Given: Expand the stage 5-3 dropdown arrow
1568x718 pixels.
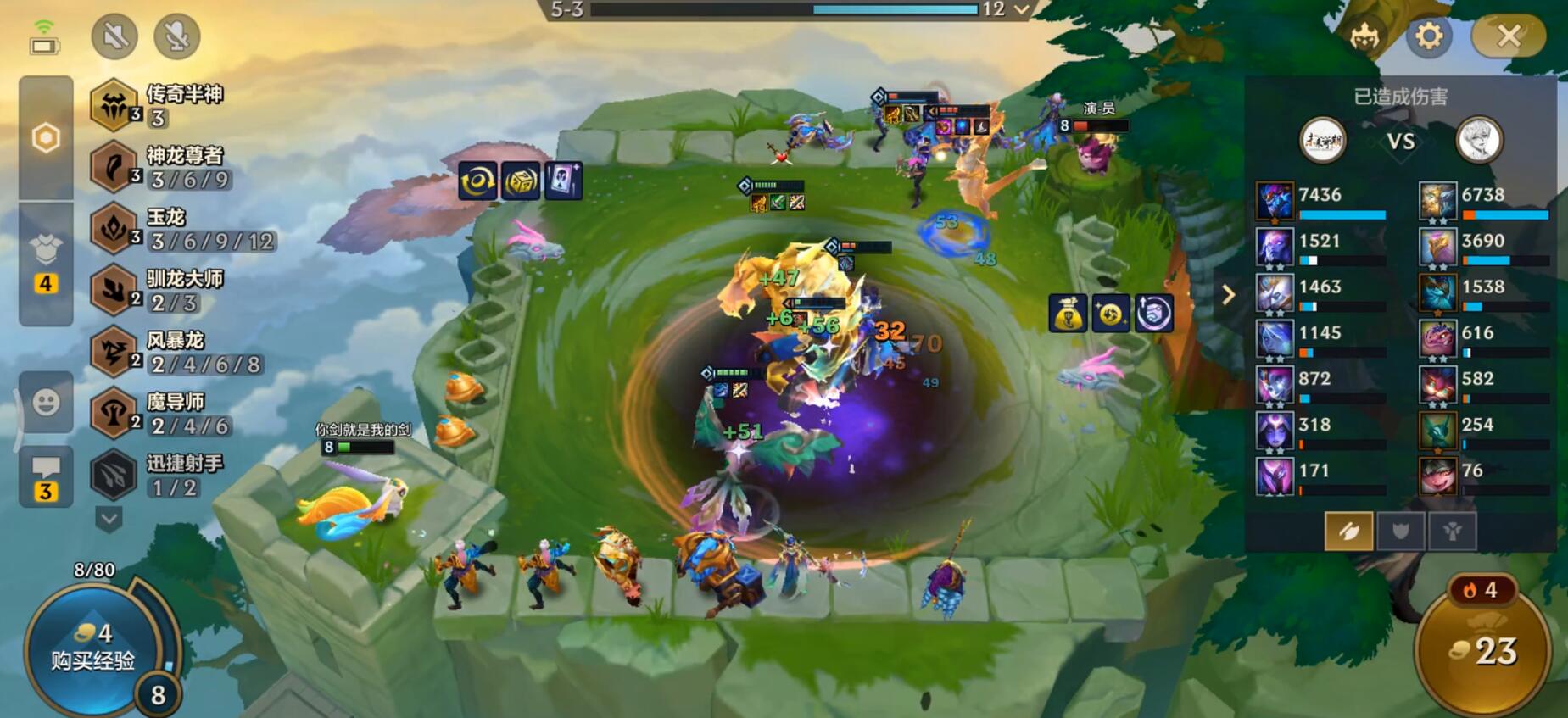Looking at the screenshot, I should 1022,9.
